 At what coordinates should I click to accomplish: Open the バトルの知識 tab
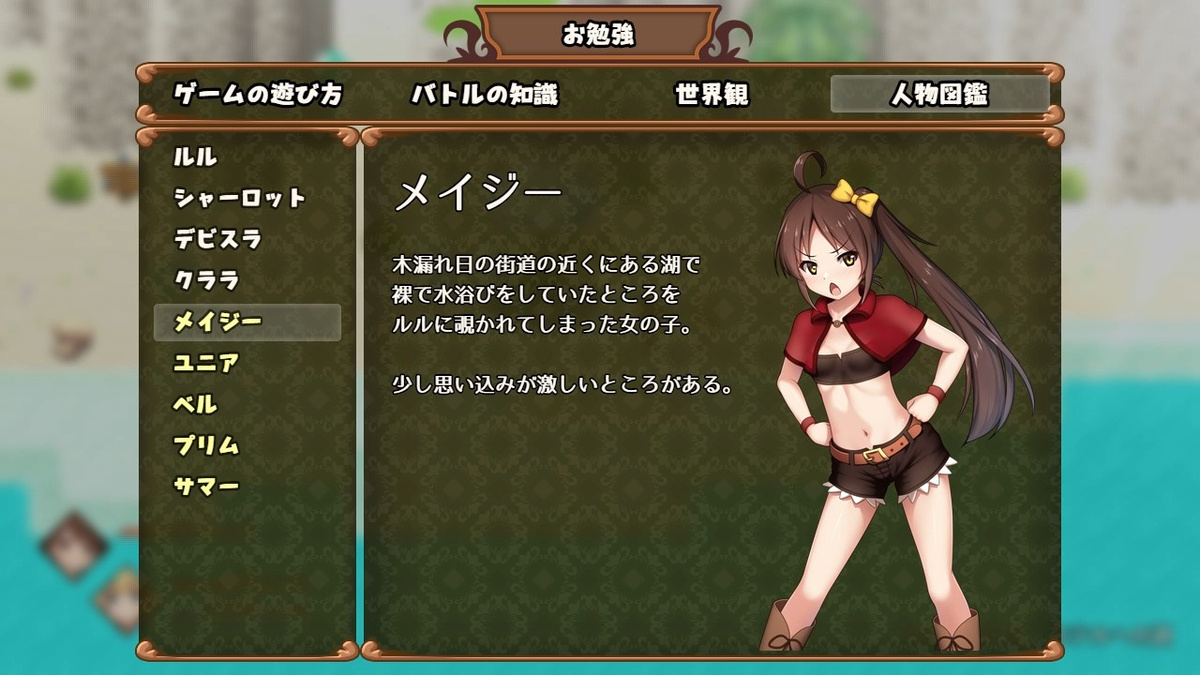click(x=484, y=95)
